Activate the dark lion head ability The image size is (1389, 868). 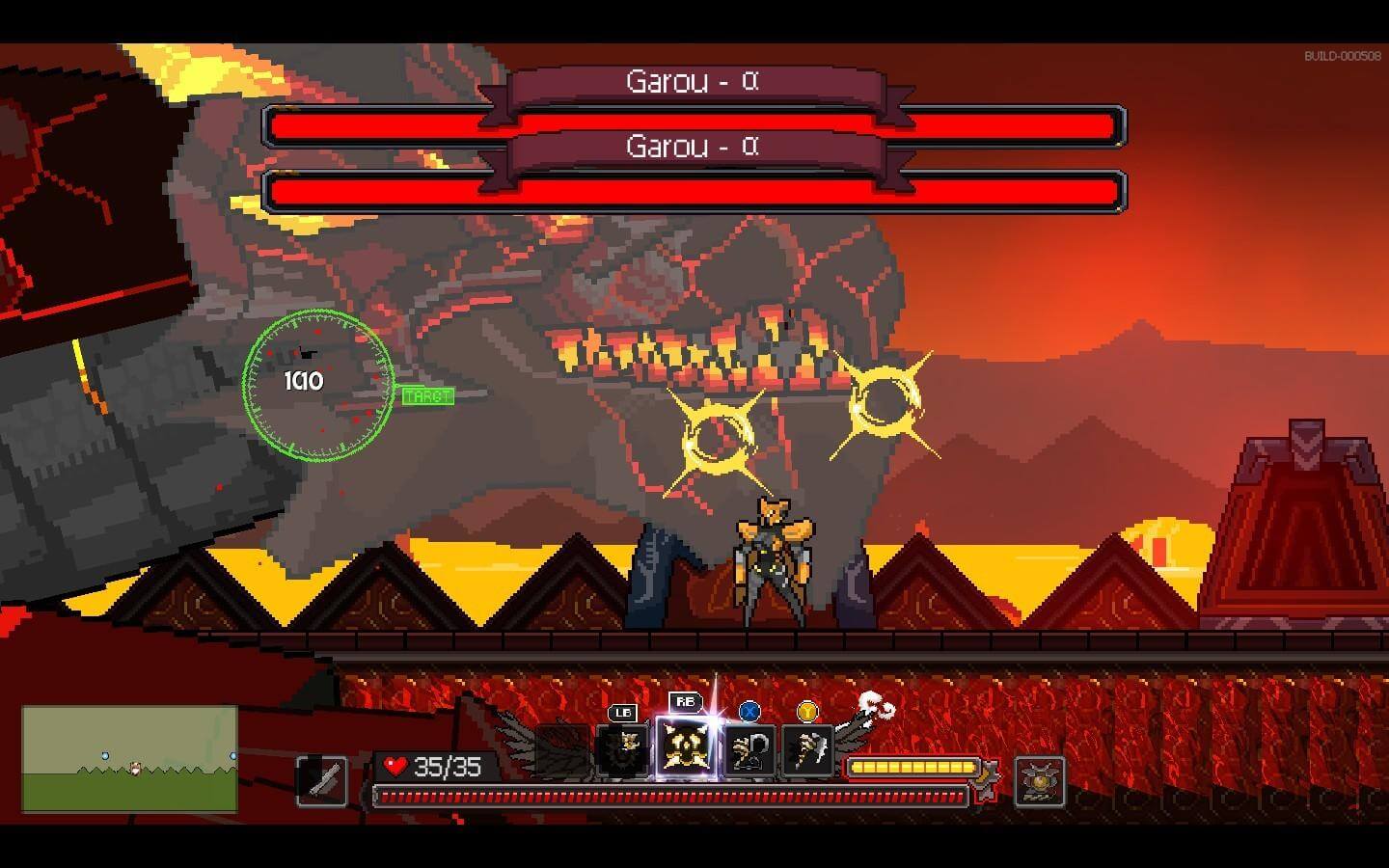tap(624, 750)
